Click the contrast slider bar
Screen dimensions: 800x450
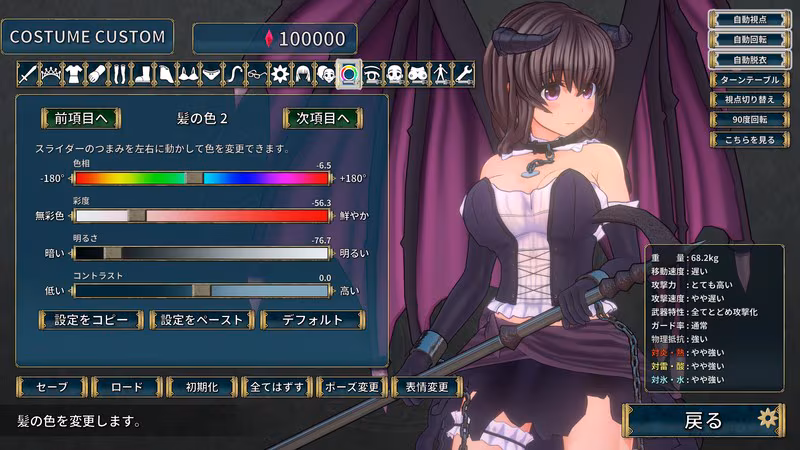click(202, 290)
